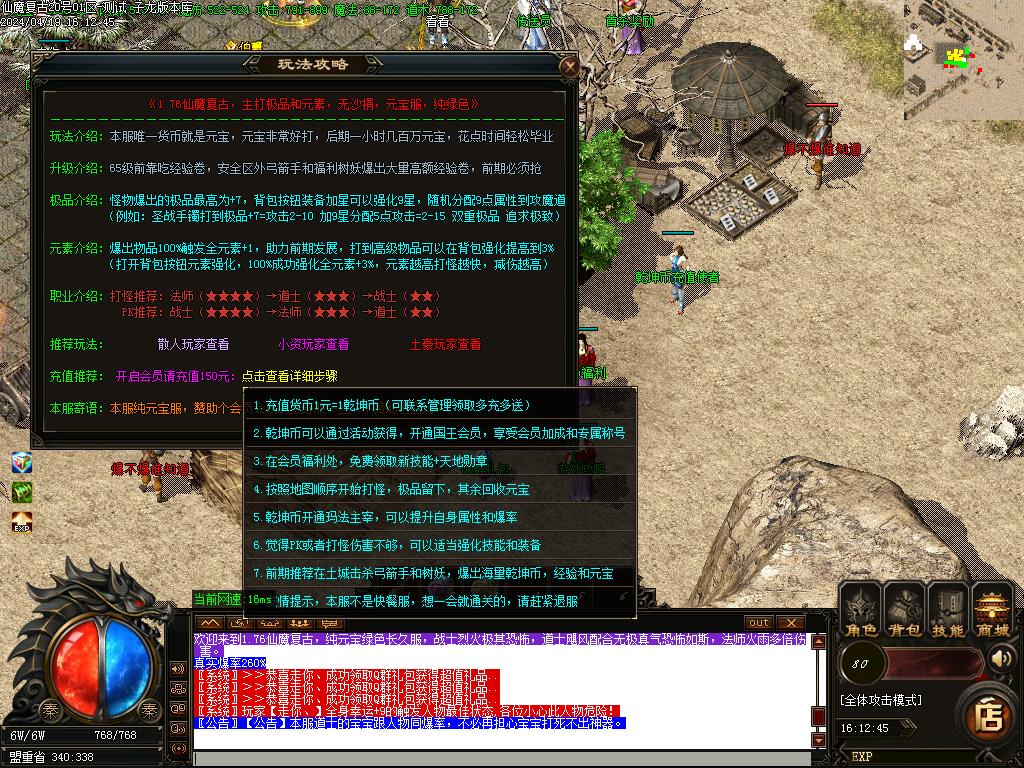
Task: Toggle the sound speaker button beside level bar
Action: 1001,659
